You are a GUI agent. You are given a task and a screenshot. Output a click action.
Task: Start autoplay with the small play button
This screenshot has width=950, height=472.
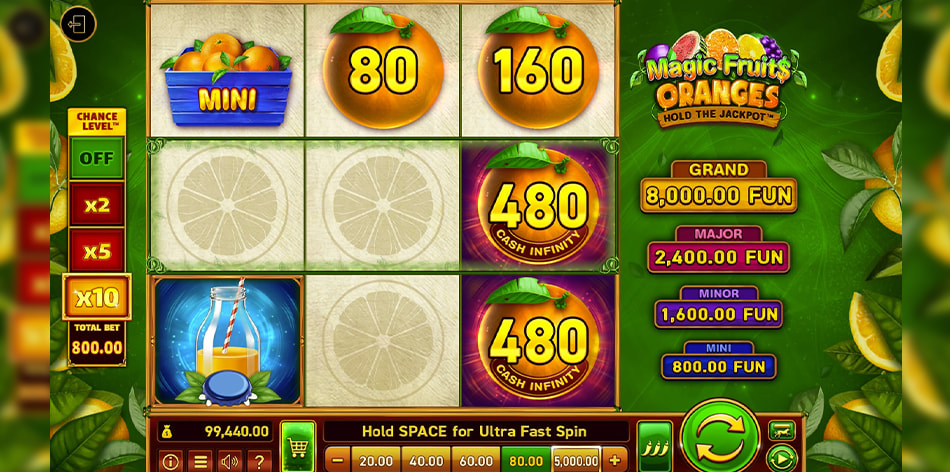[781, 459]
